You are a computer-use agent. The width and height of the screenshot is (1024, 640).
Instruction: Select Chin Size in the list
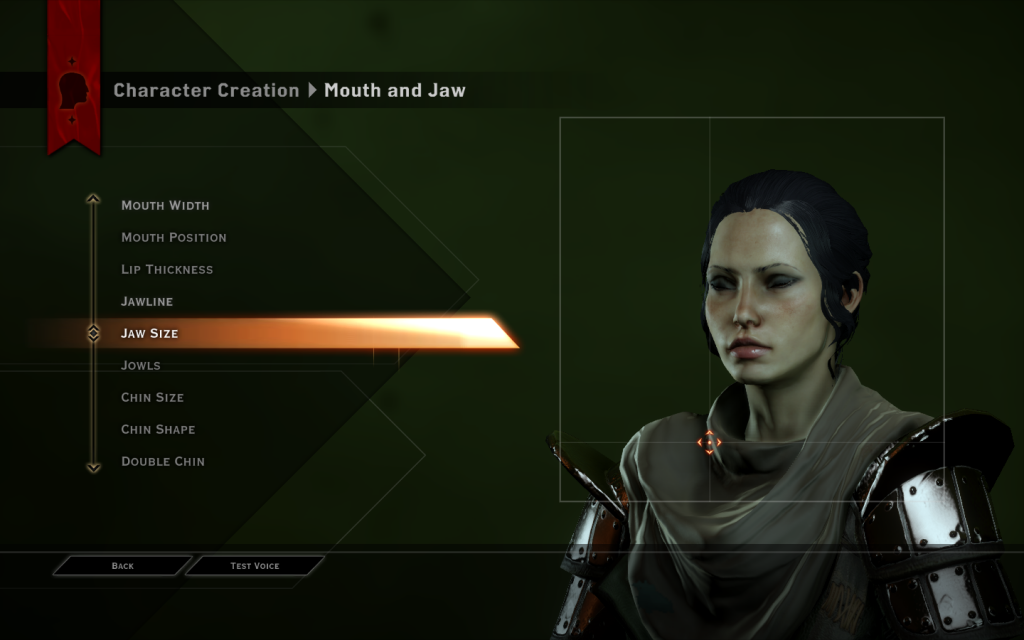tap(152, 398)
